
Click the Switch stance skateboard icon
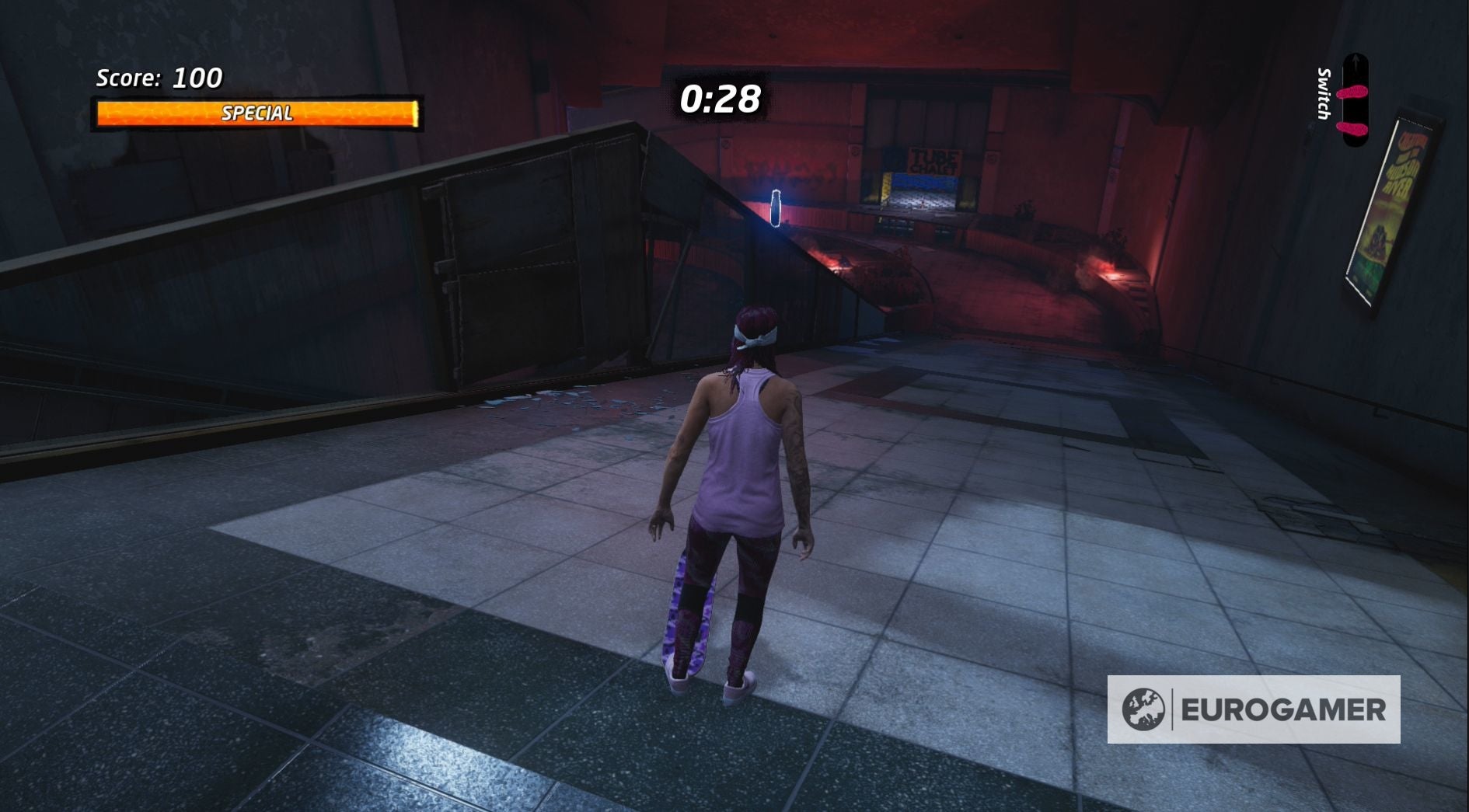1356,101
